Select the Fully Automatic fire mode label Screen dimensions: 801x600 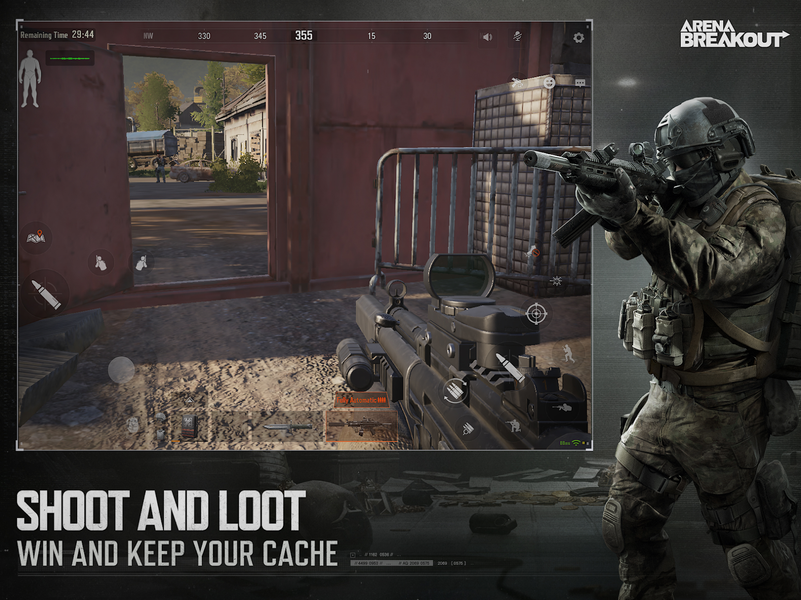click(363, 400)
